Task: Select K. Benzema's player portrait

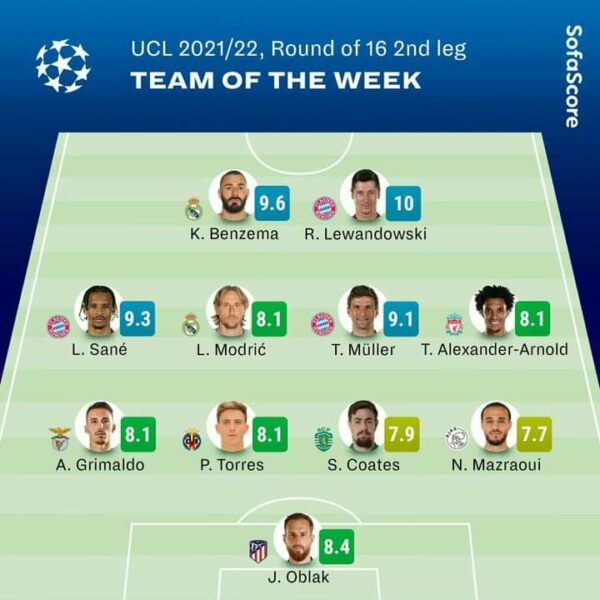Action: tap(233, 195)
